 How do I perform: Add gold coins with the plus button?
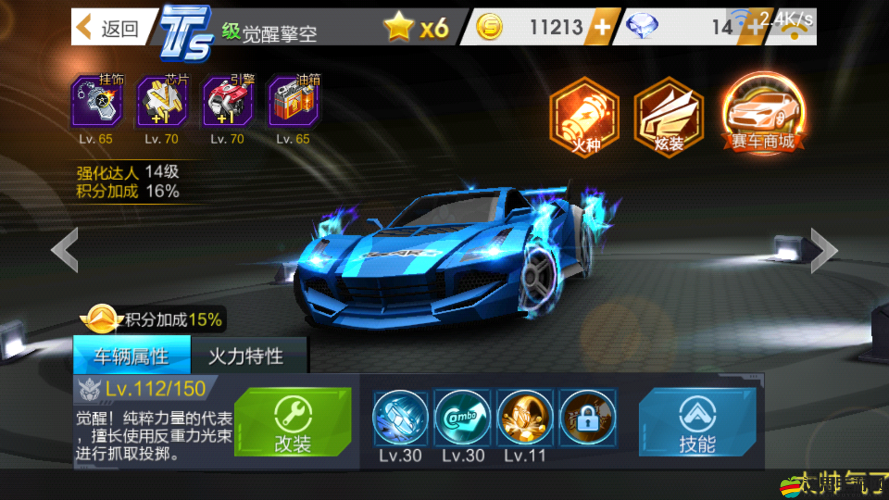pos(600,28)
